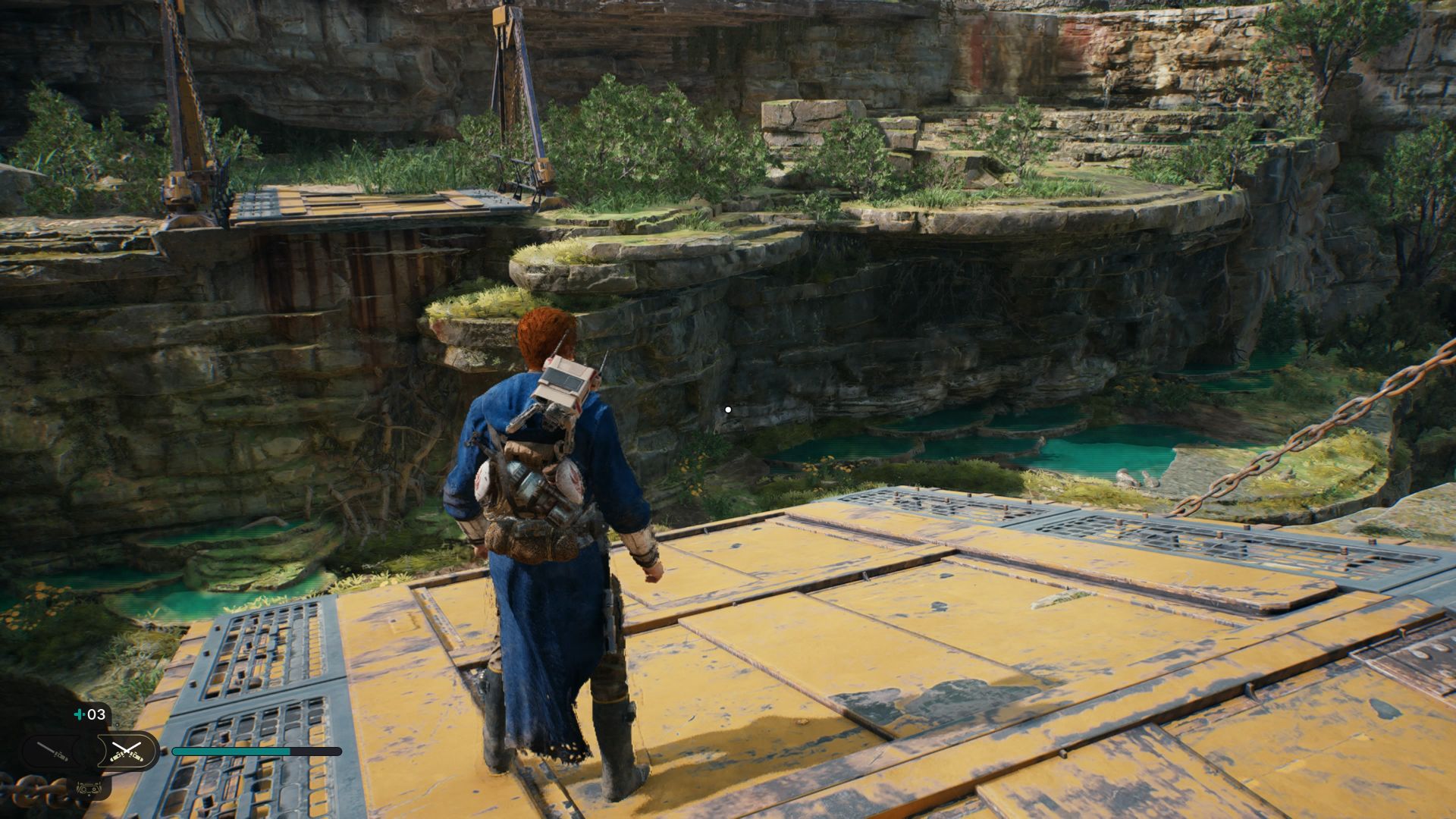Select the single lightsaber stance icon
Viewport: 1456px width, 819px height.
[52, 752]
